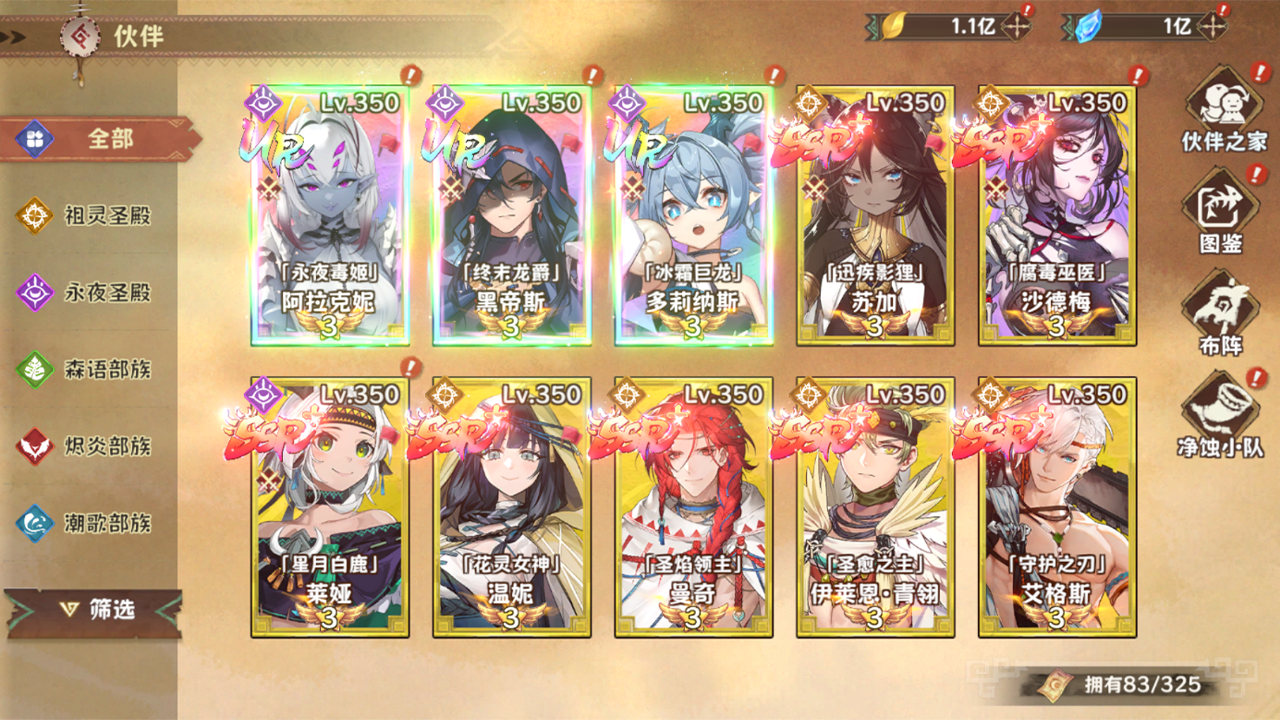This screenshot has width=1280, height=720.
Task: Open the 布阵 formation screen
Action: [1221, 312]
